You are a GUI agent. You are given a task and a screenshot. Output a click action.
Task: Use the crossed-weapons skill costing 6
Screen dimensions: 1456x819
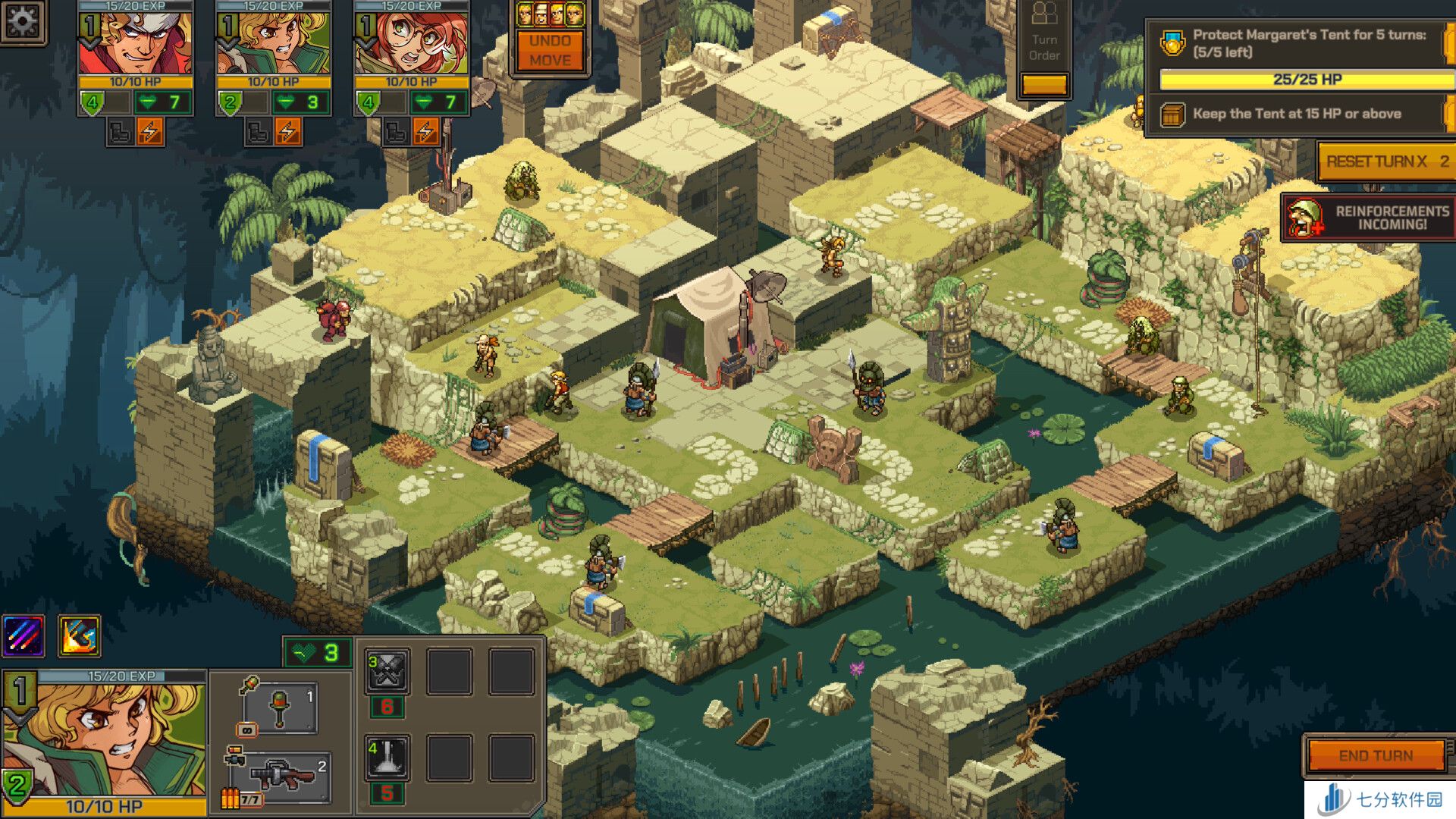388,672
